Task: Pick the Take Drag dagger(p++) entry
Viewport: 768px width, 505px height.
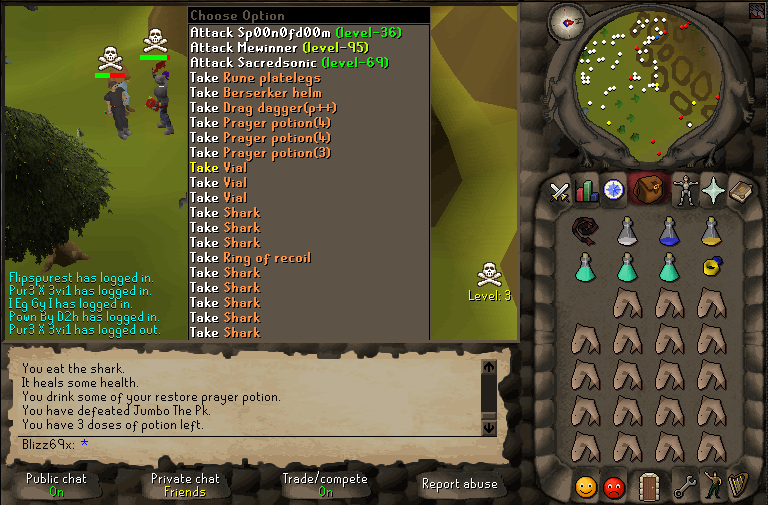Action: pos(264,107)
